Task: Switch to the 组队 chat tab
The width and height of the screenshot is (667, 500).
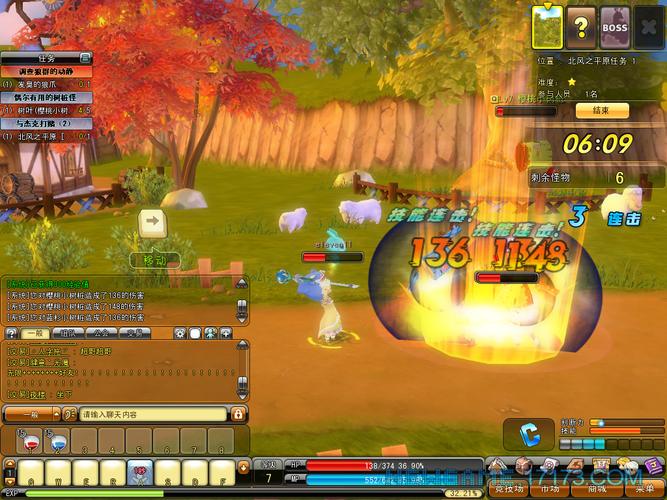Action: pos(70,332)
